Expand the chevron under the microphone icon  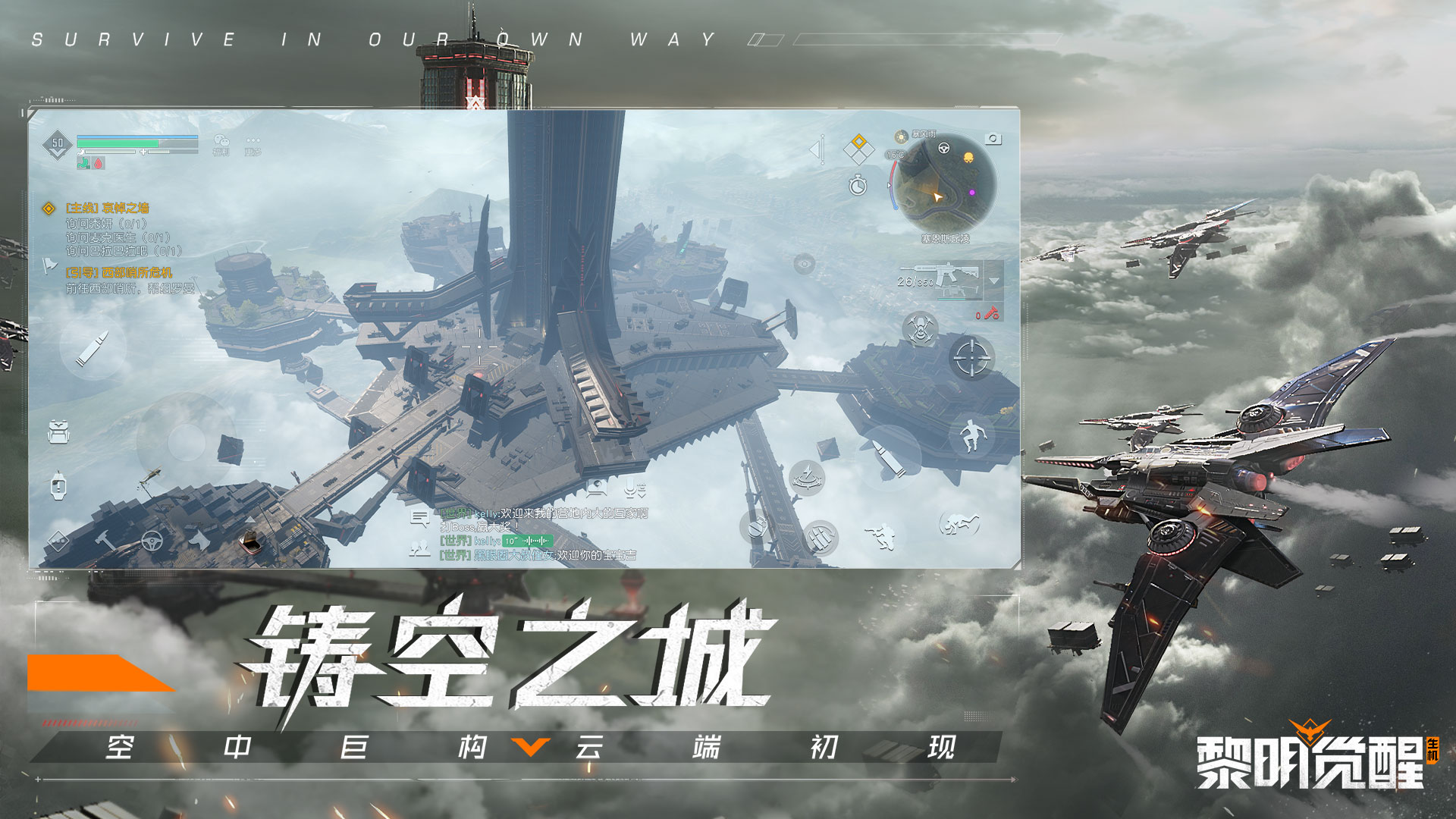point(642,495)
